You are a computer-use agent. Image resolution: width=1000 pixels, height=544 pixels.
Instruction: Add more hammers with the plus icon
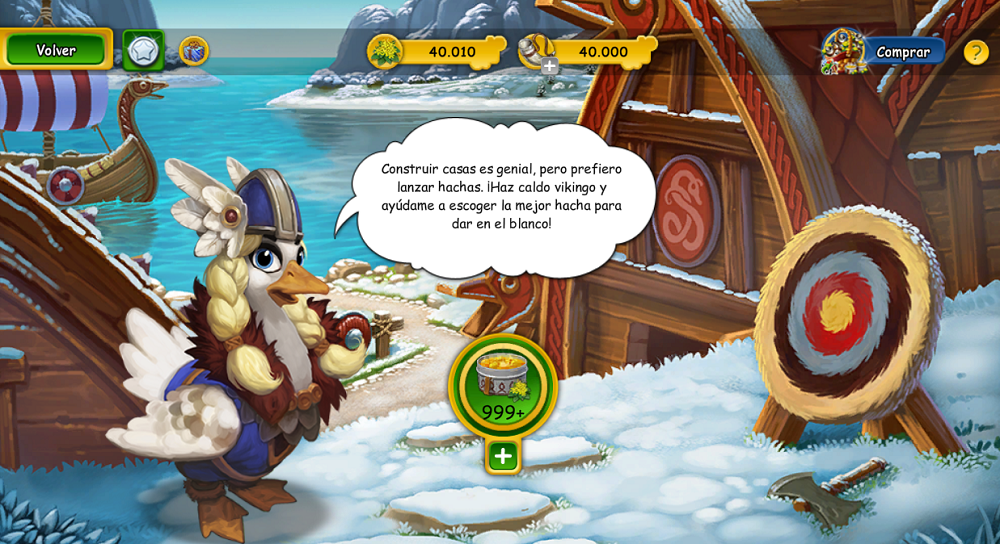click(549, 66)
